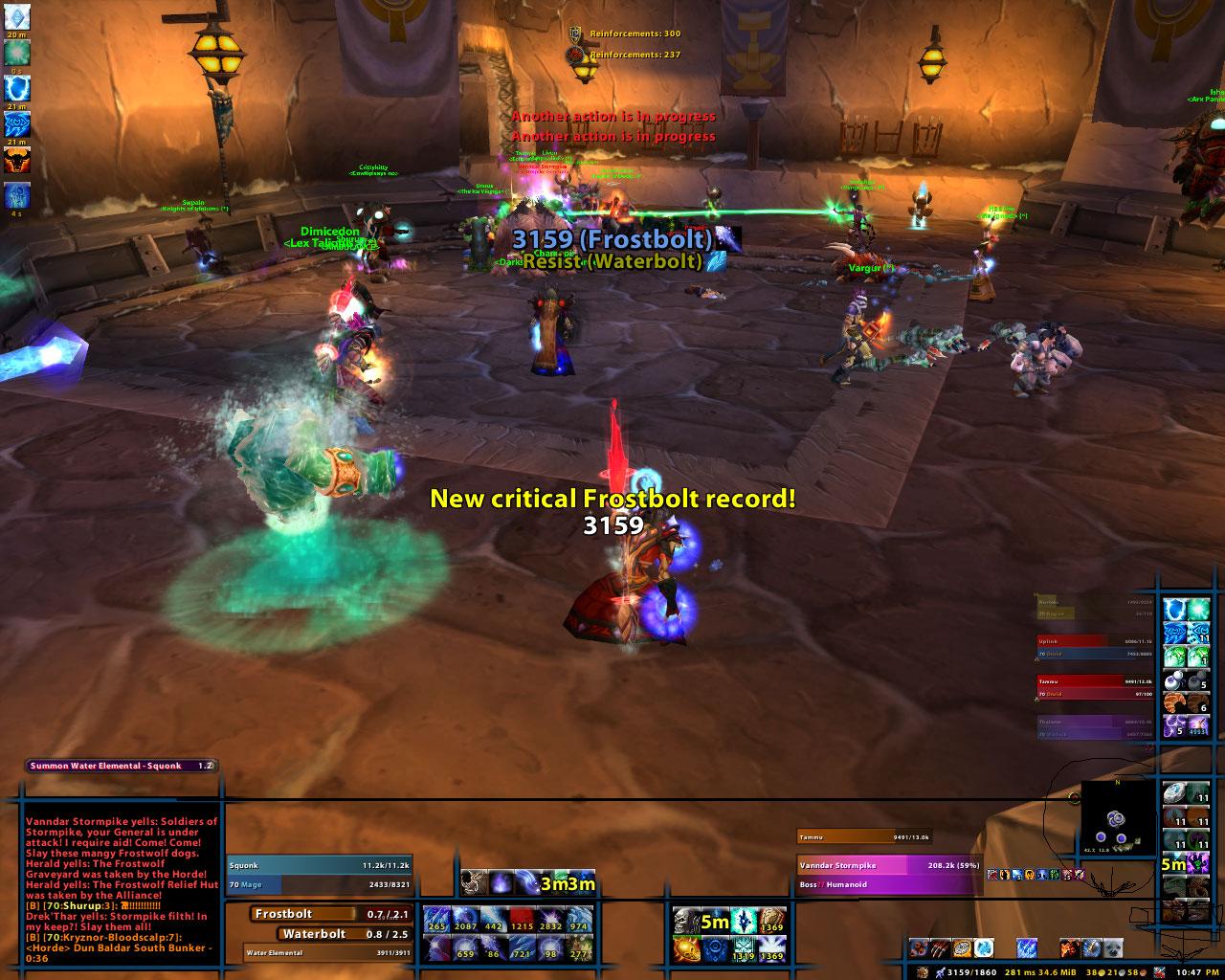
Task: Click the green swirl buff icon
Action: 18,53
